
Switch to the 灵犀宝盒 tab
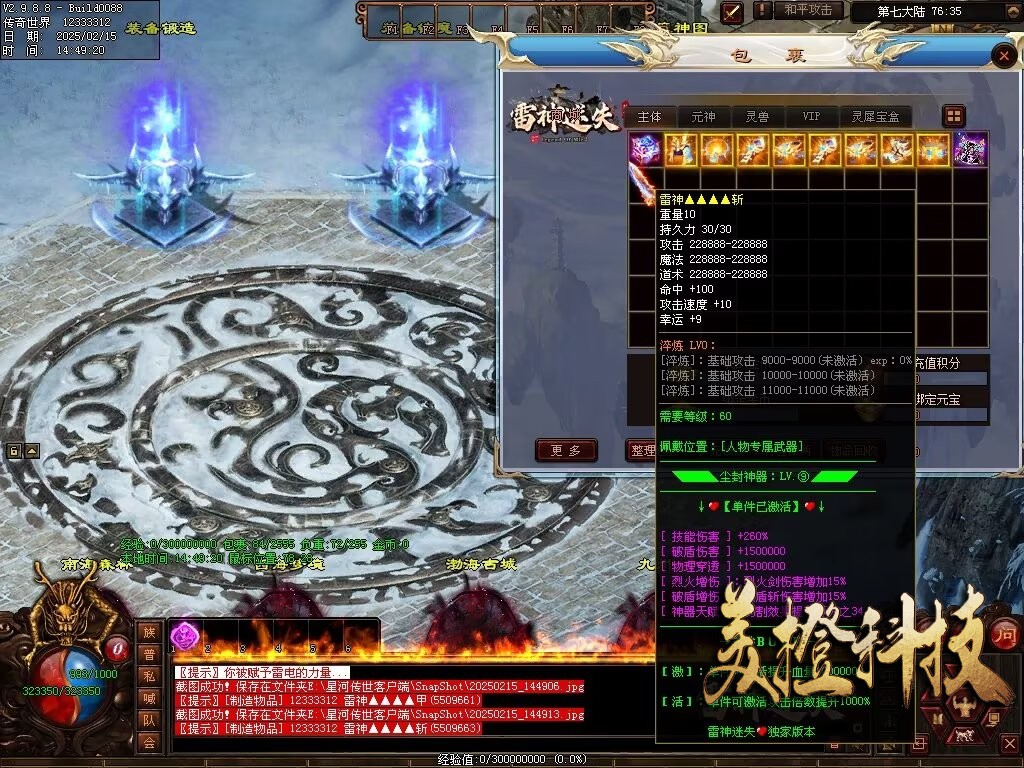click(875, 117)
